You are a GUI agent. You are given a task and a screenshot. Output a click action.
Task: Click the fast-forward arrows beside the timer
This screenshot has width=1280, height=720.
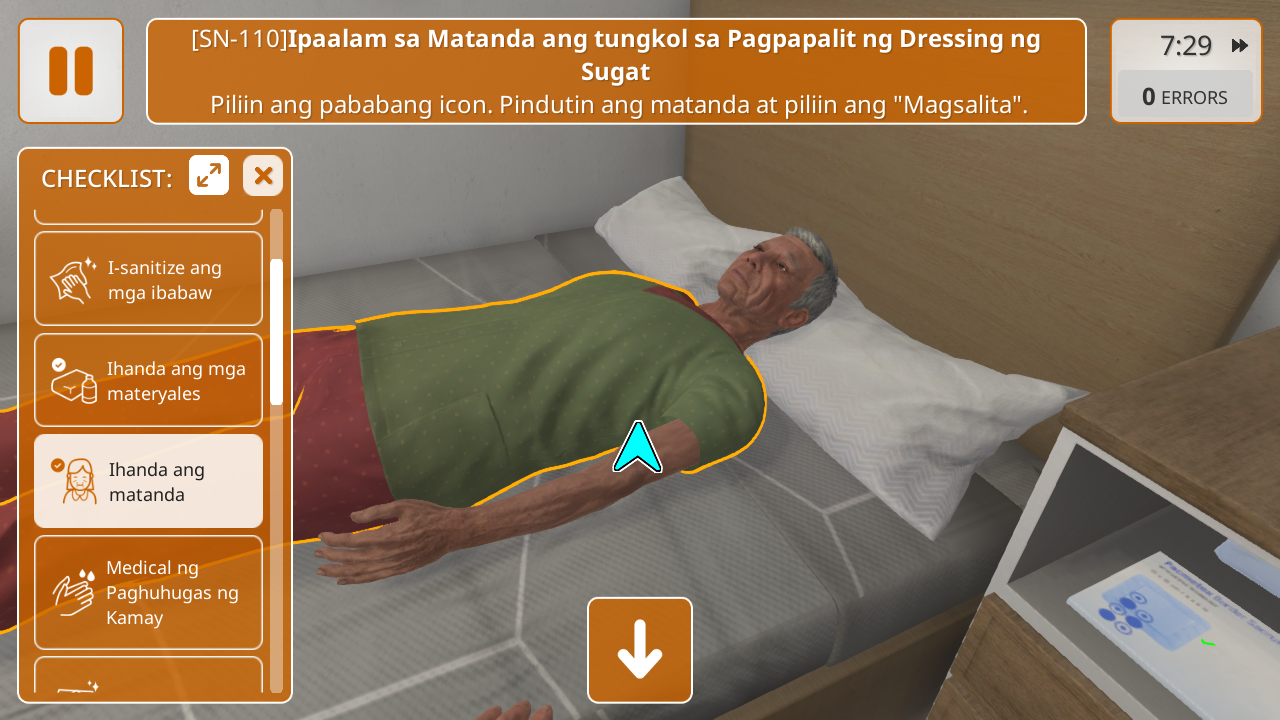[1240, 46]
